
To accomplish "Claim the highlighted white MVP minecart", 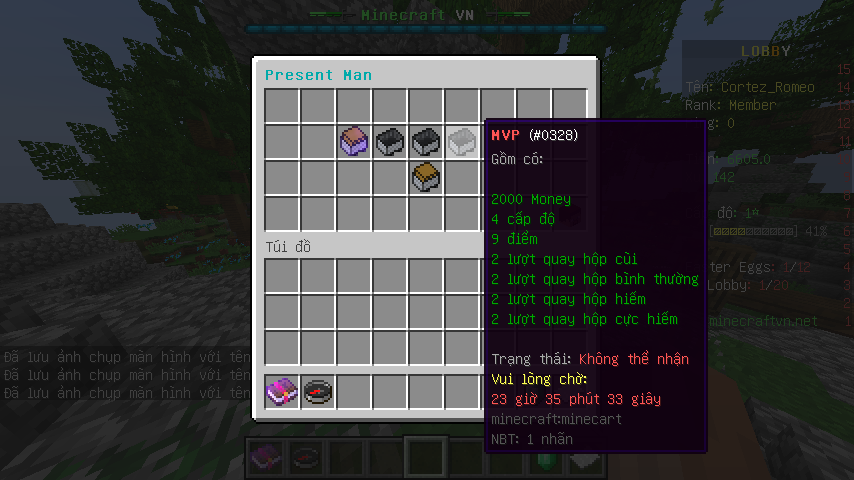I will point(462,141).
